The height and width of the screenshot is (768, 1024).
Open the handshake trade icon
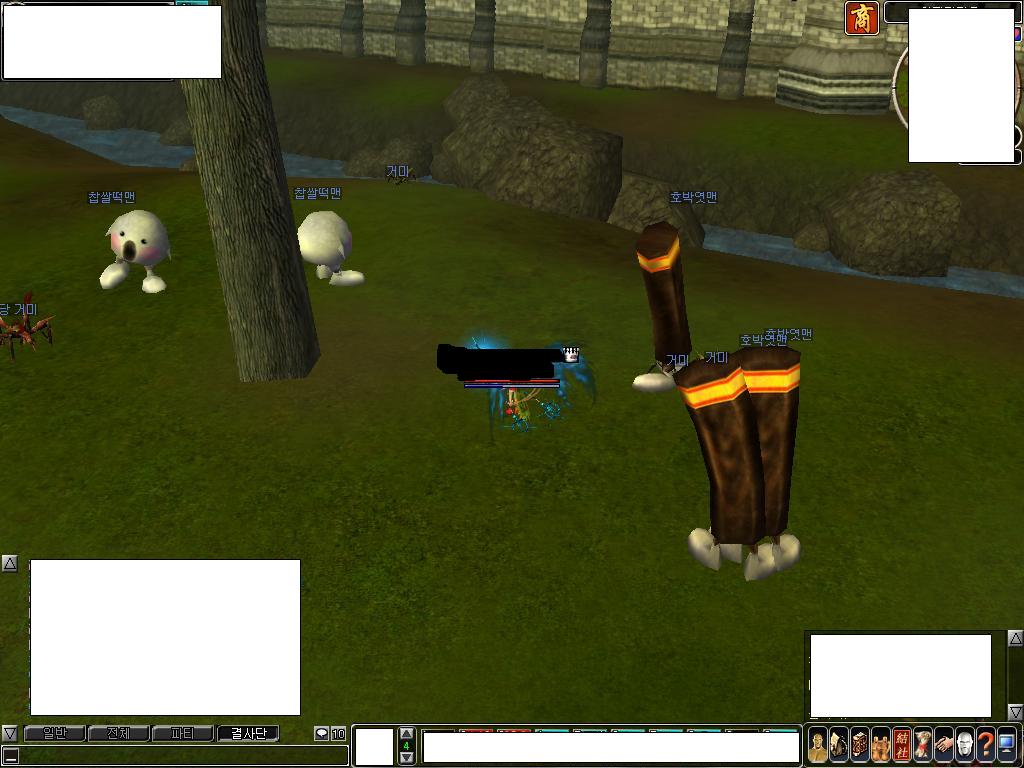tap(944, 745)
